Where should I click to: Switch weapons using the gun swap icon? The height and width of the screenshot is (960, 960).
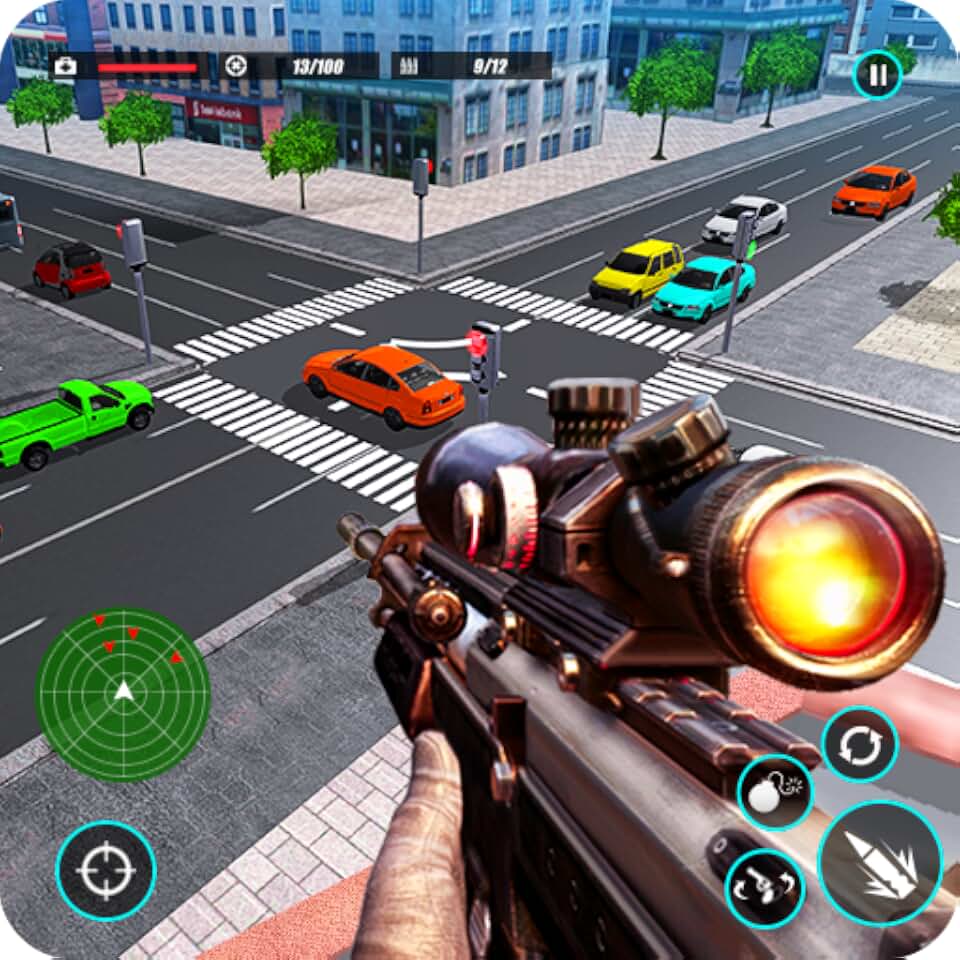click(765, 889)
